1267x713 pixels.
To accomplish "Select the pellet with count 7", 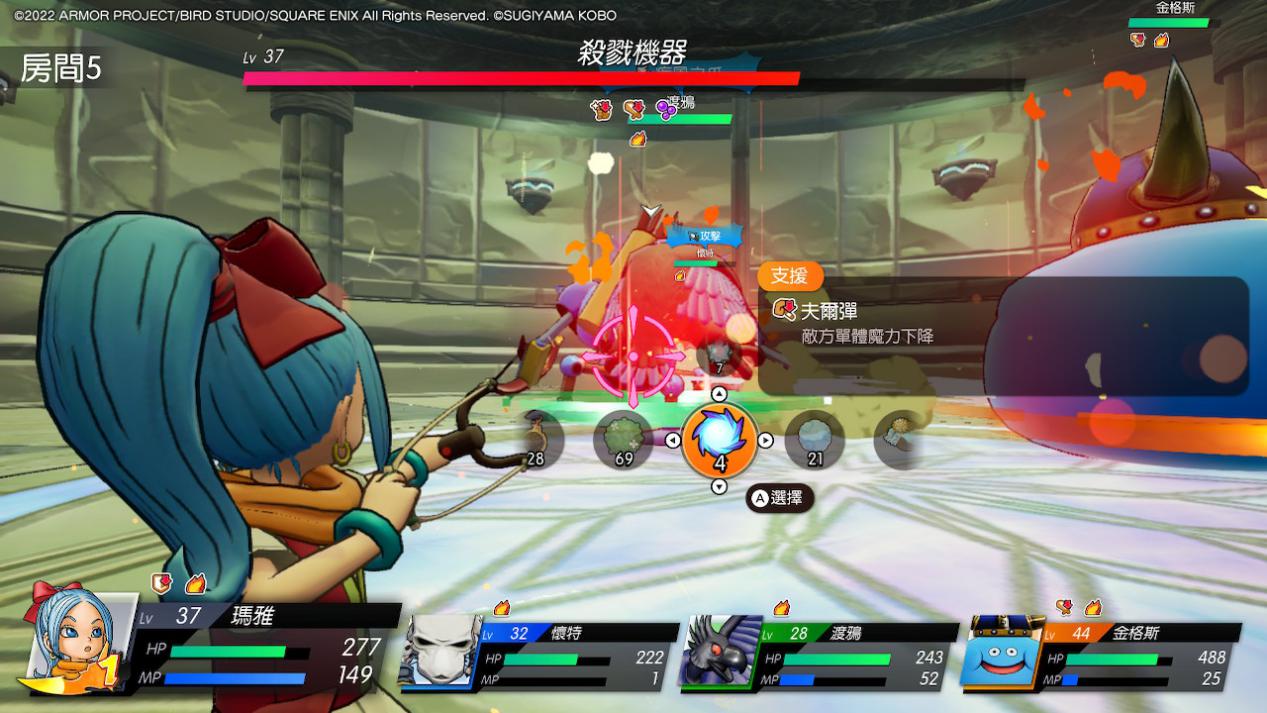I will [x=718, y=355].
